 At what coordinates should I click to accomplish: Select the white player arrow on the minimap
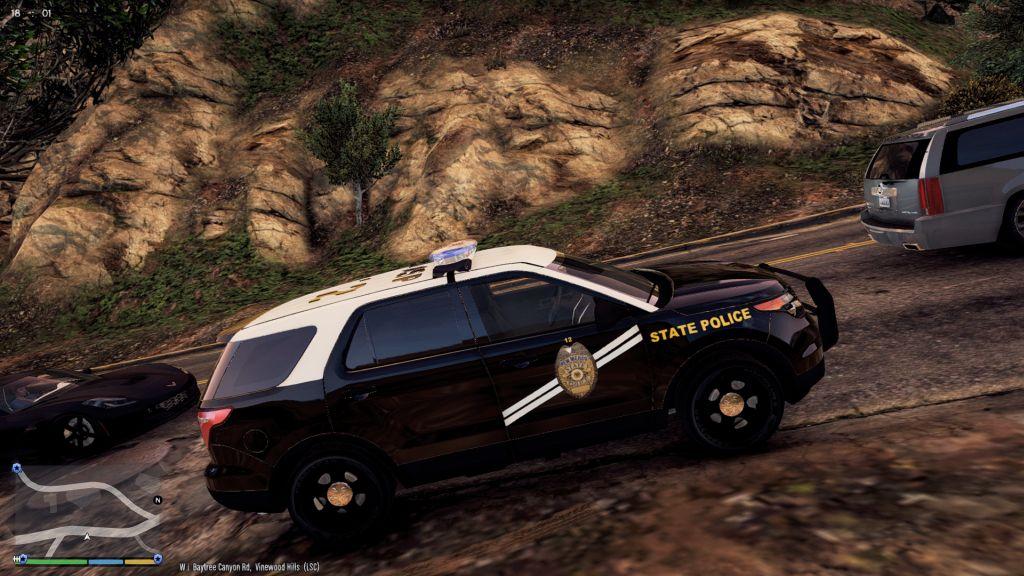point(88,537)
